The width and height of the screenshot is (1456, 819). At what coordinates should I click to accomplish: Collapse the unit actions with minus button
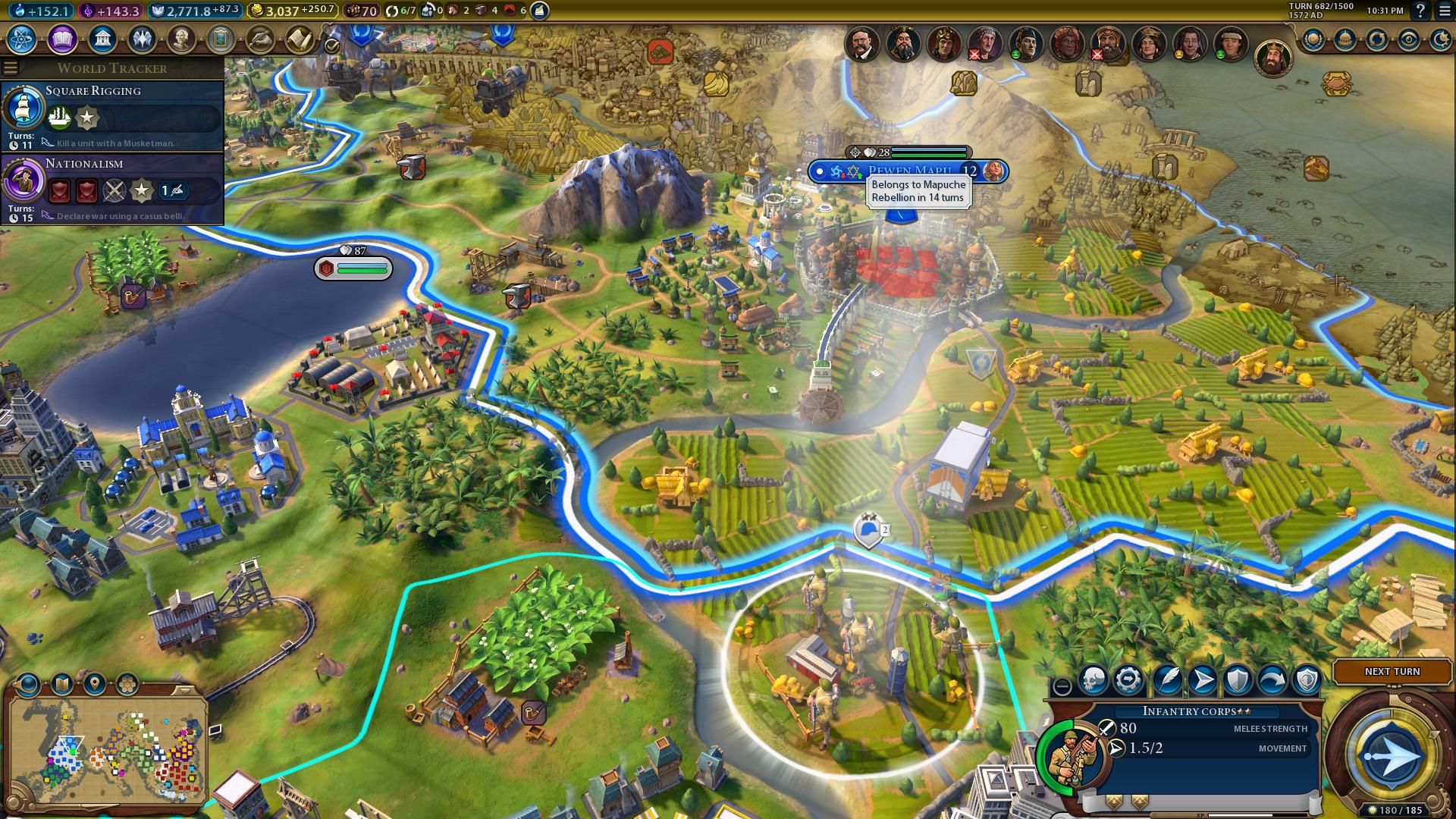tap(1062, 686)
